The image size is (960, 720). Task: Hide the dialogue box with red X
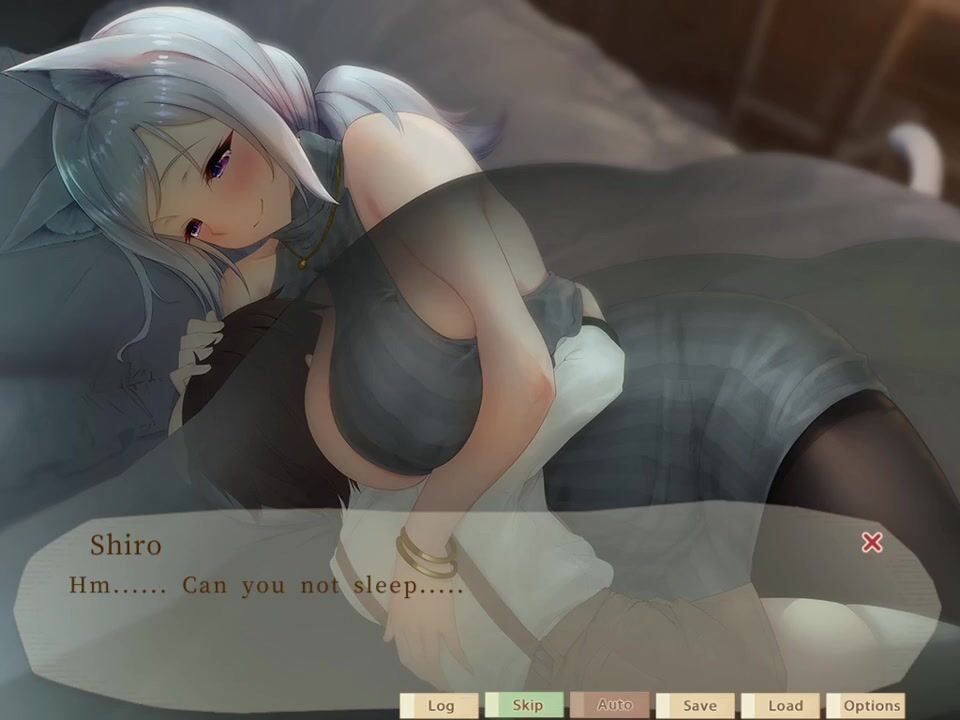(x=872, y=542)
